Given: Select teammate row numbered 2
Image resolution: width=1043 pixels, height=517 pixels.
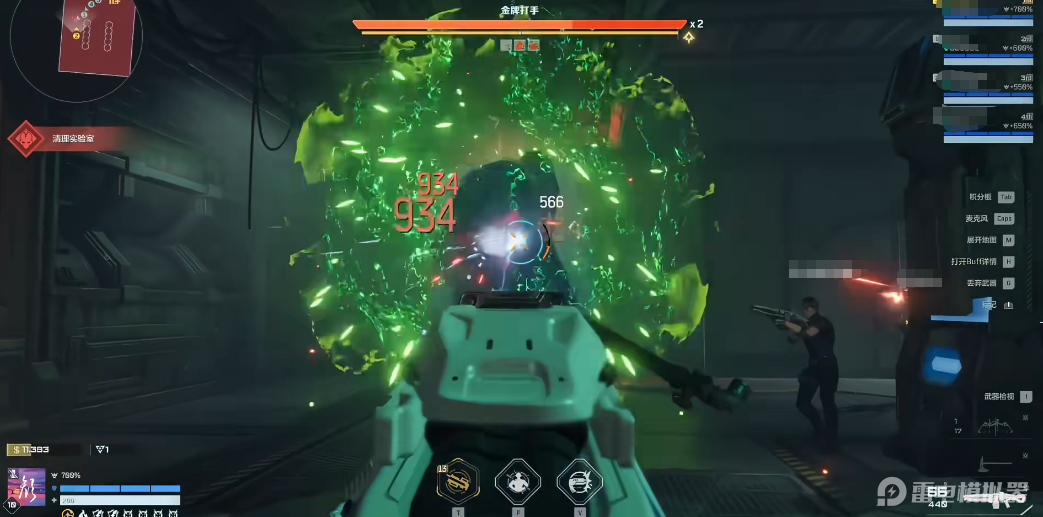Looking at the screenshot, I should tap(990, 47).
